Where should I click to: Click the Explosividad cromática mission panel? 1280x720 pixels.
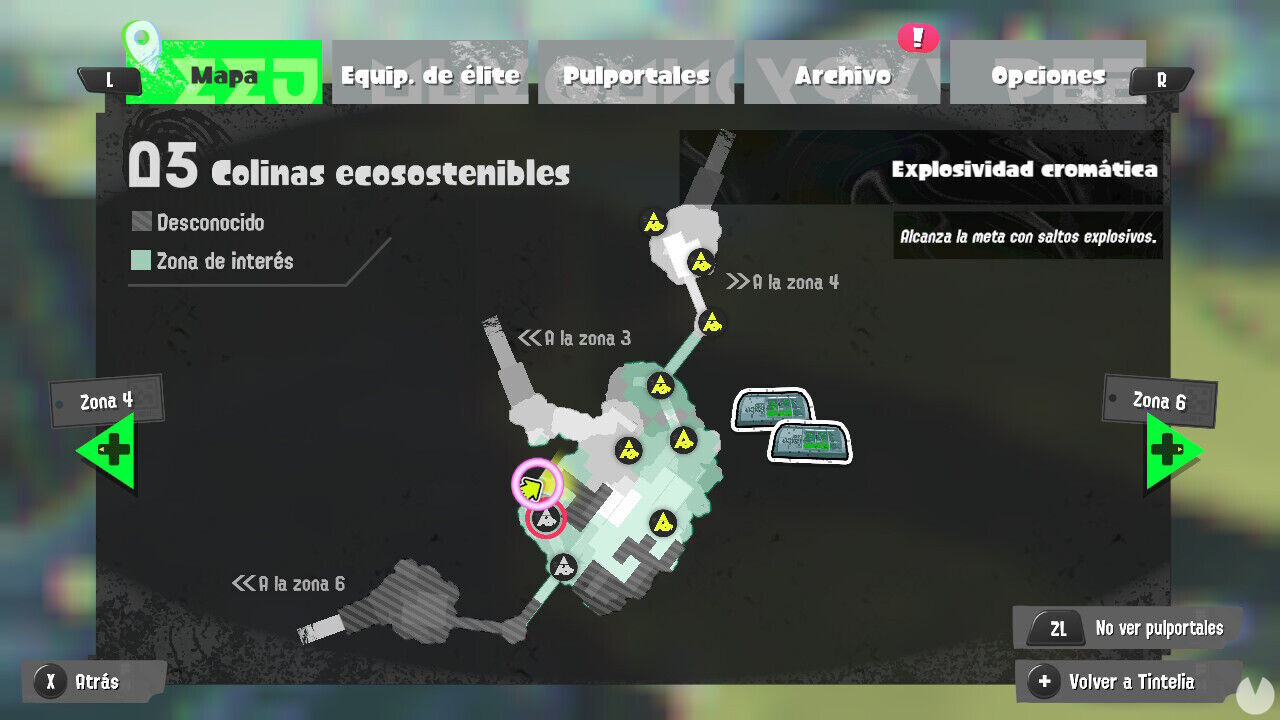(1026, 170)
